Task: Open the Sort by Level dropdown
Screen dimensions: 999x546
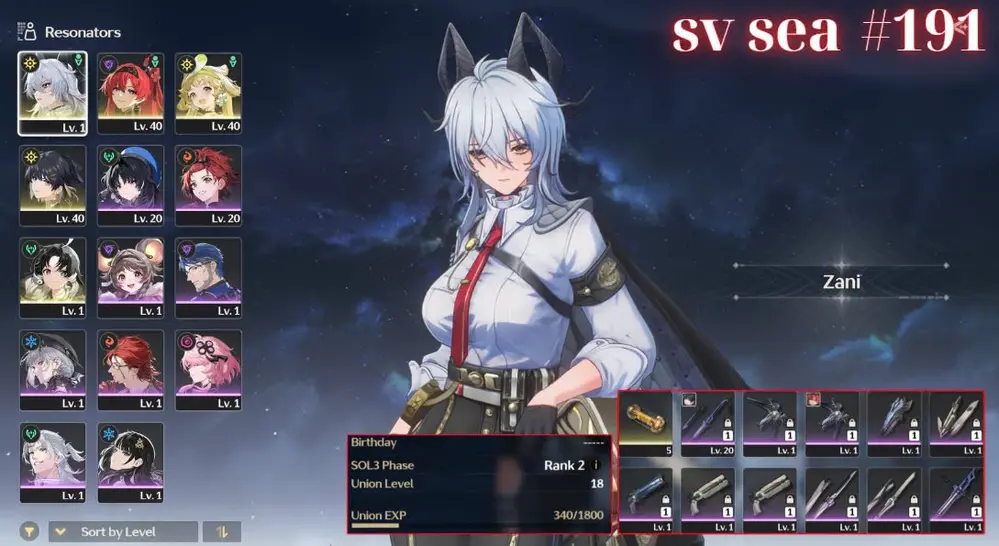Action: (x=122, y=532)
